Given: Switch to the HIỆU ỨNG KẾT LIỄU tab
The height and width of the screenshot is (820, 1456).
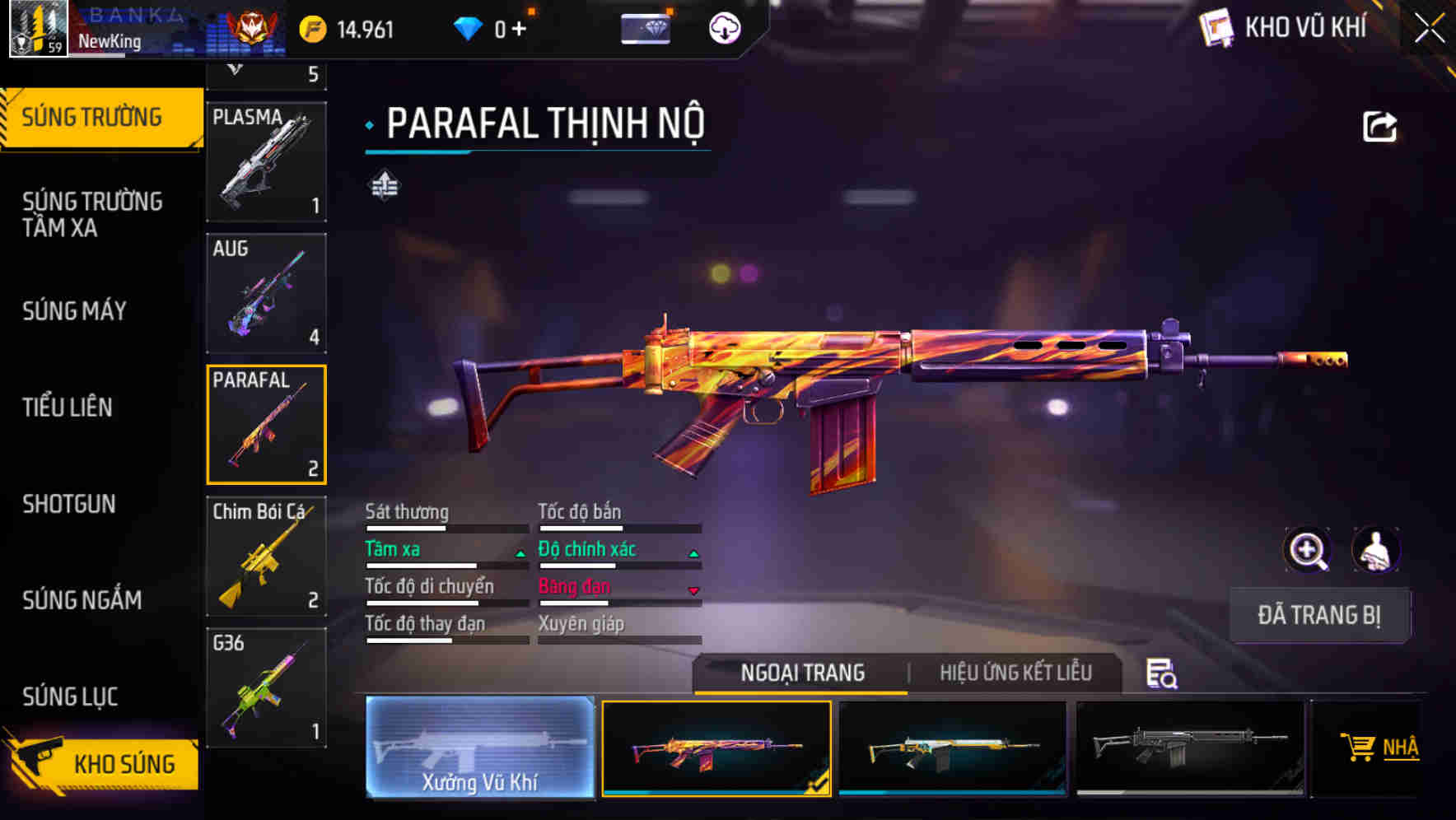Looking at the screenshot, I should 1015,673.
